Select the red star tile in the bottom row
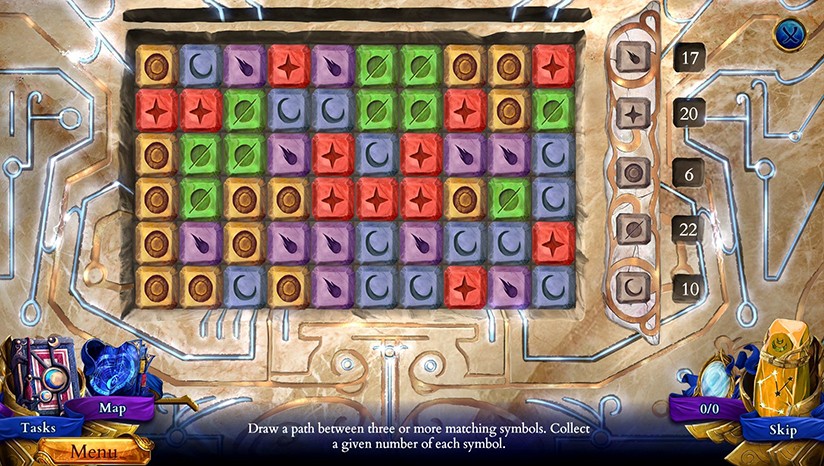The image size is (824, 466). [465, 287]
